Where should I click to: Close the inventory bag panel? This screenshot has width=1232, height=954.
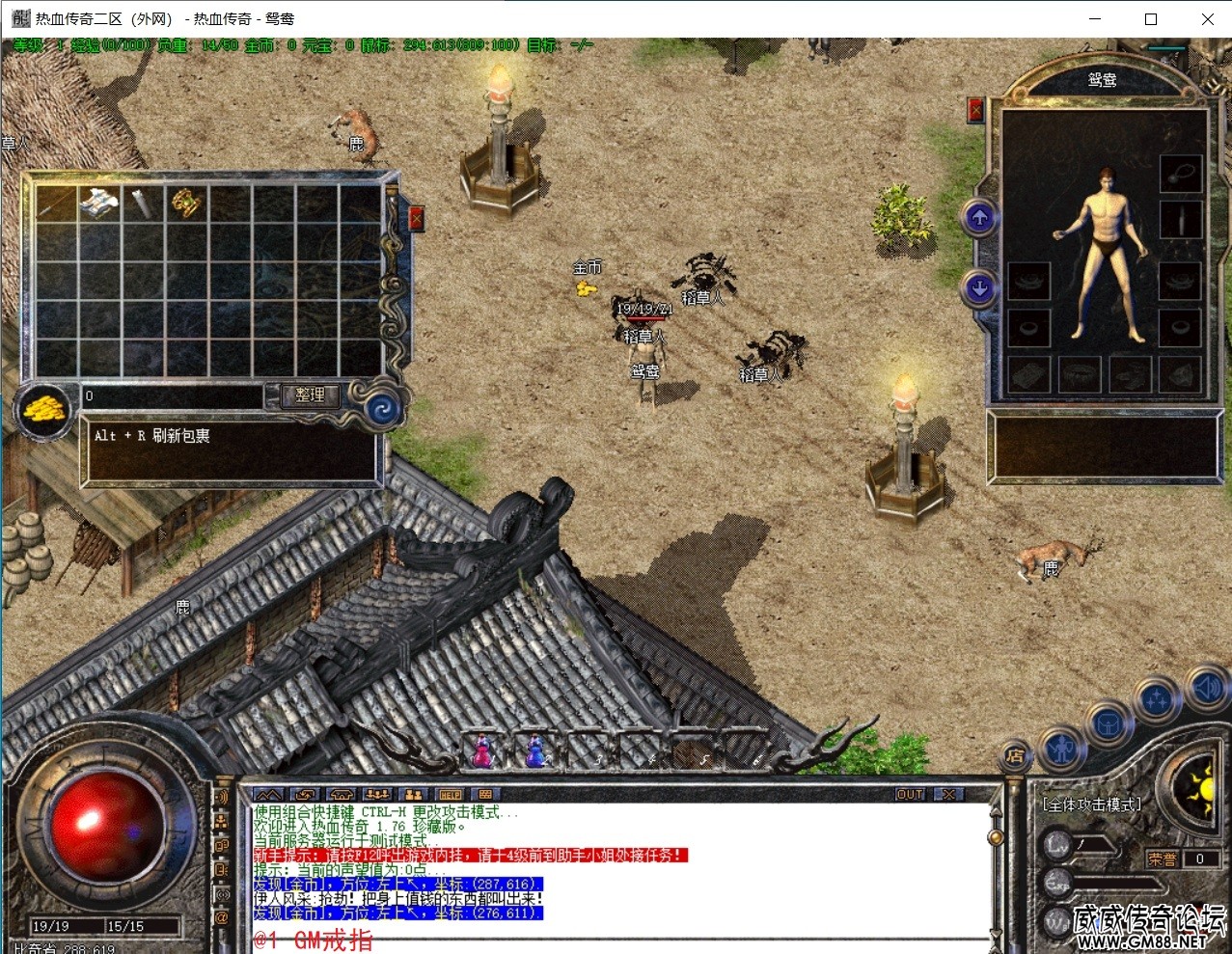click(x=416, y=218)
